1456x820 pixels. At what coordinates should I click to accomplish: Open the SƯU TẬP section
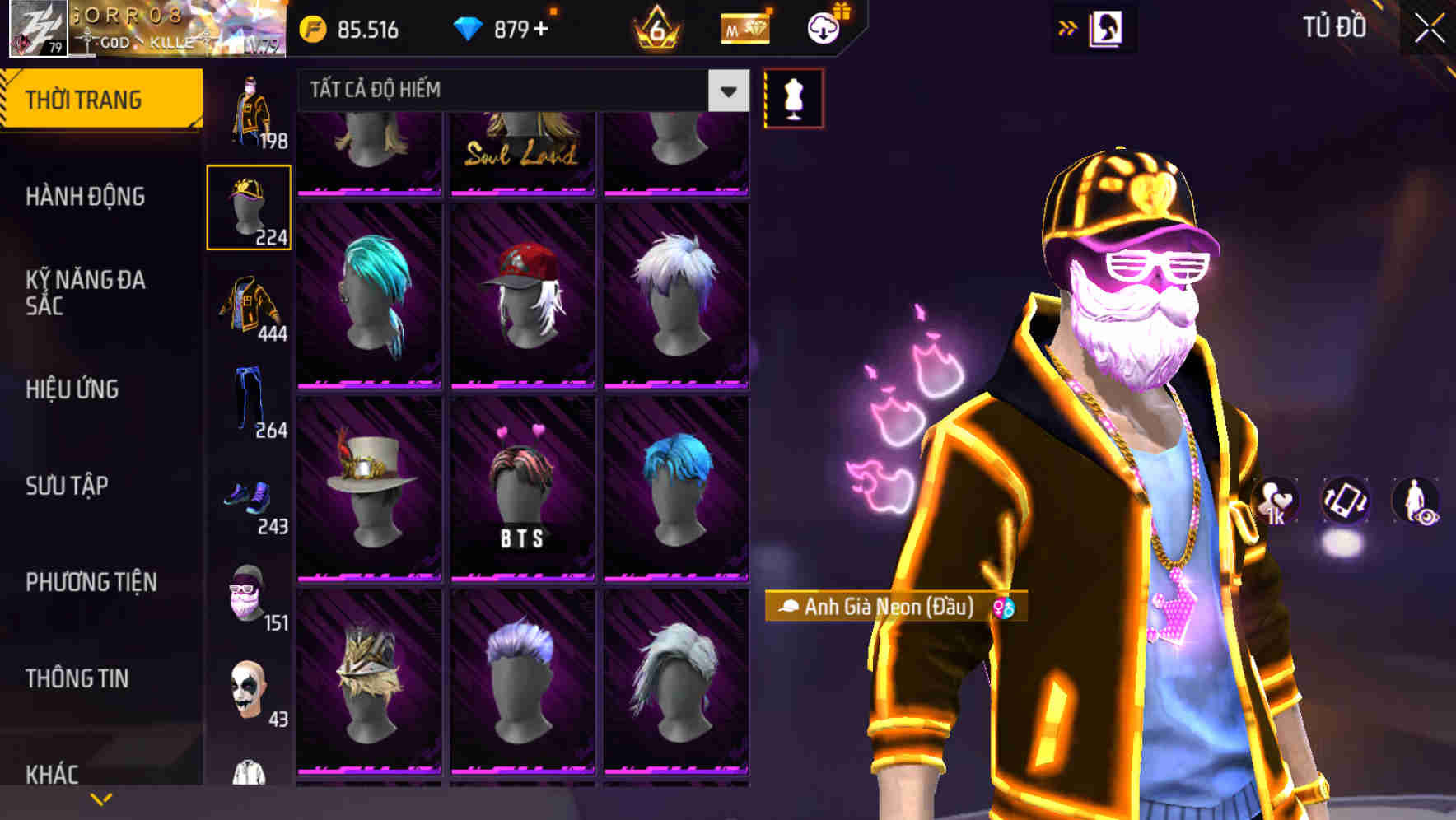point(70,487)
